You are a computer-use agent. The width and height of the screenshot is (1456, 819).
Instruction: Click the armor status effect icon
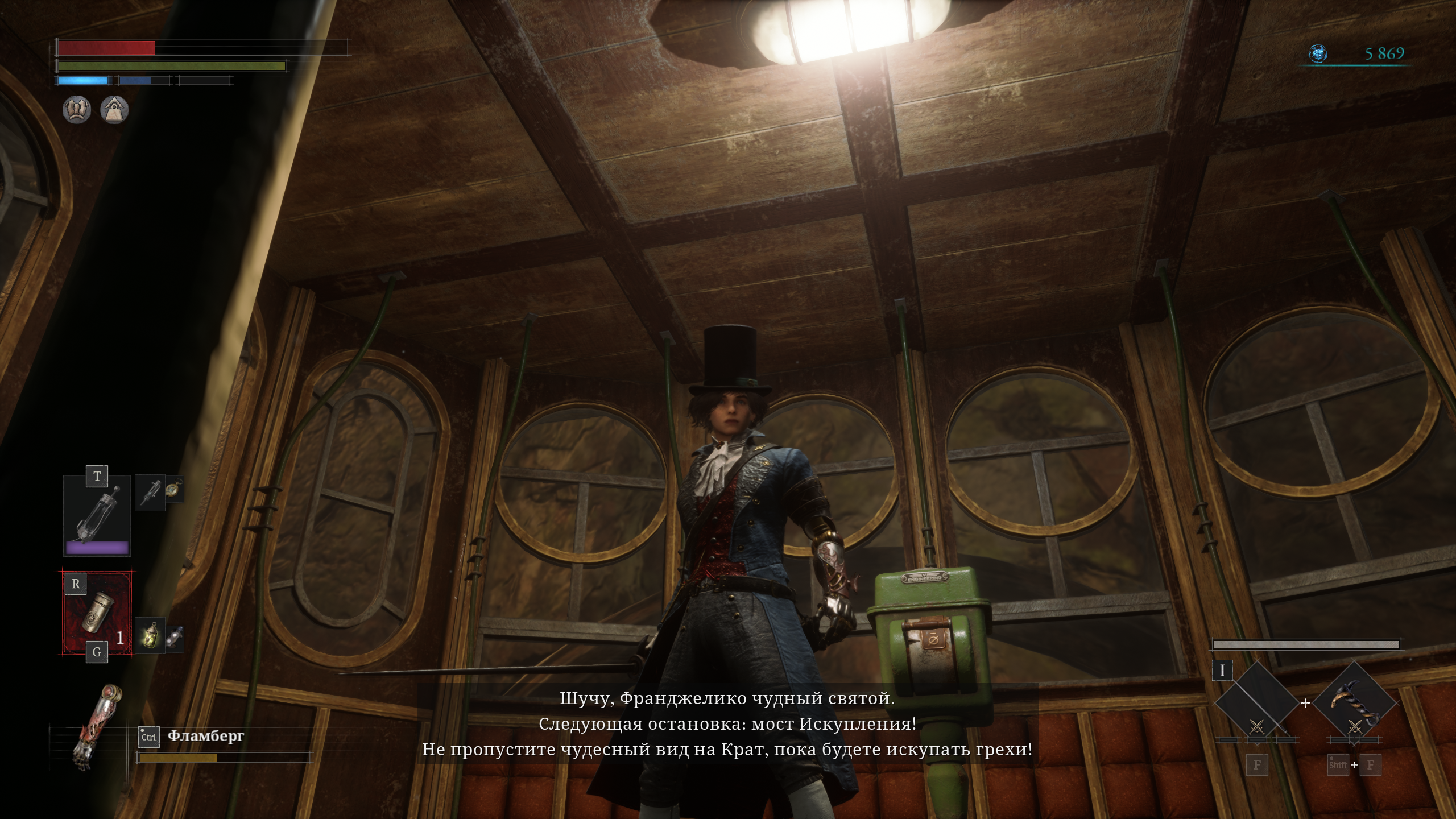(x=76, y=109)
